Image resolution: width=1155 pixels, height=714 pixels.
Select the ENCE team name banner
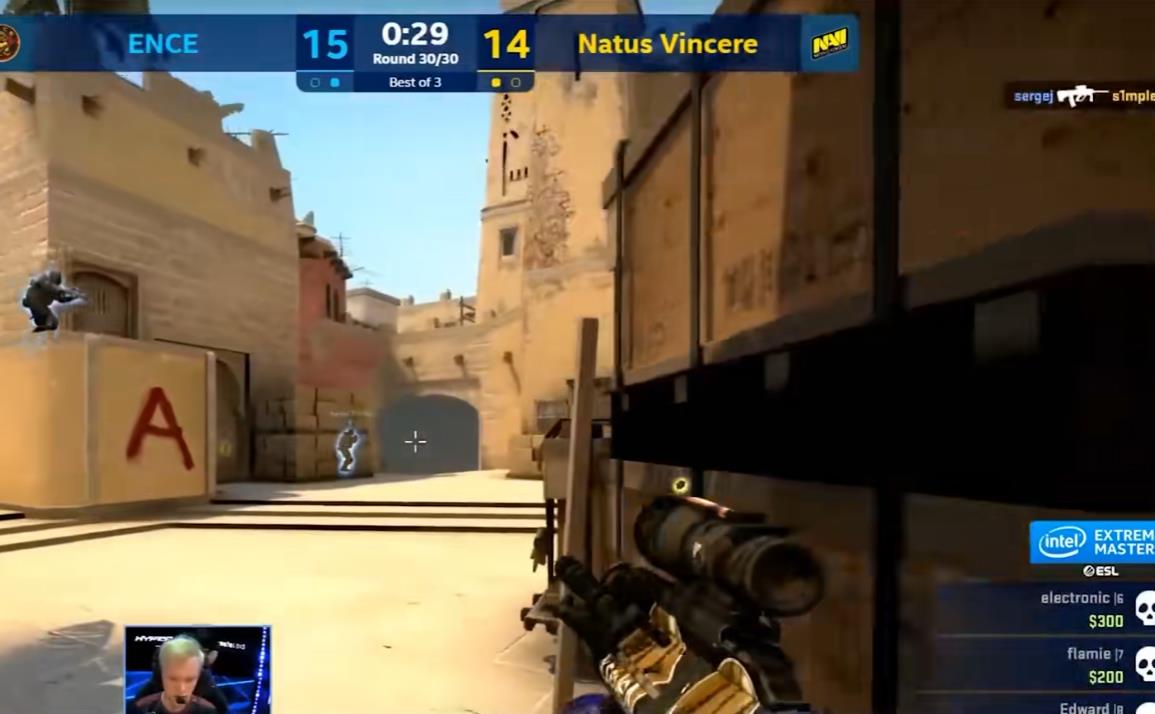click(x=162, y=44)
